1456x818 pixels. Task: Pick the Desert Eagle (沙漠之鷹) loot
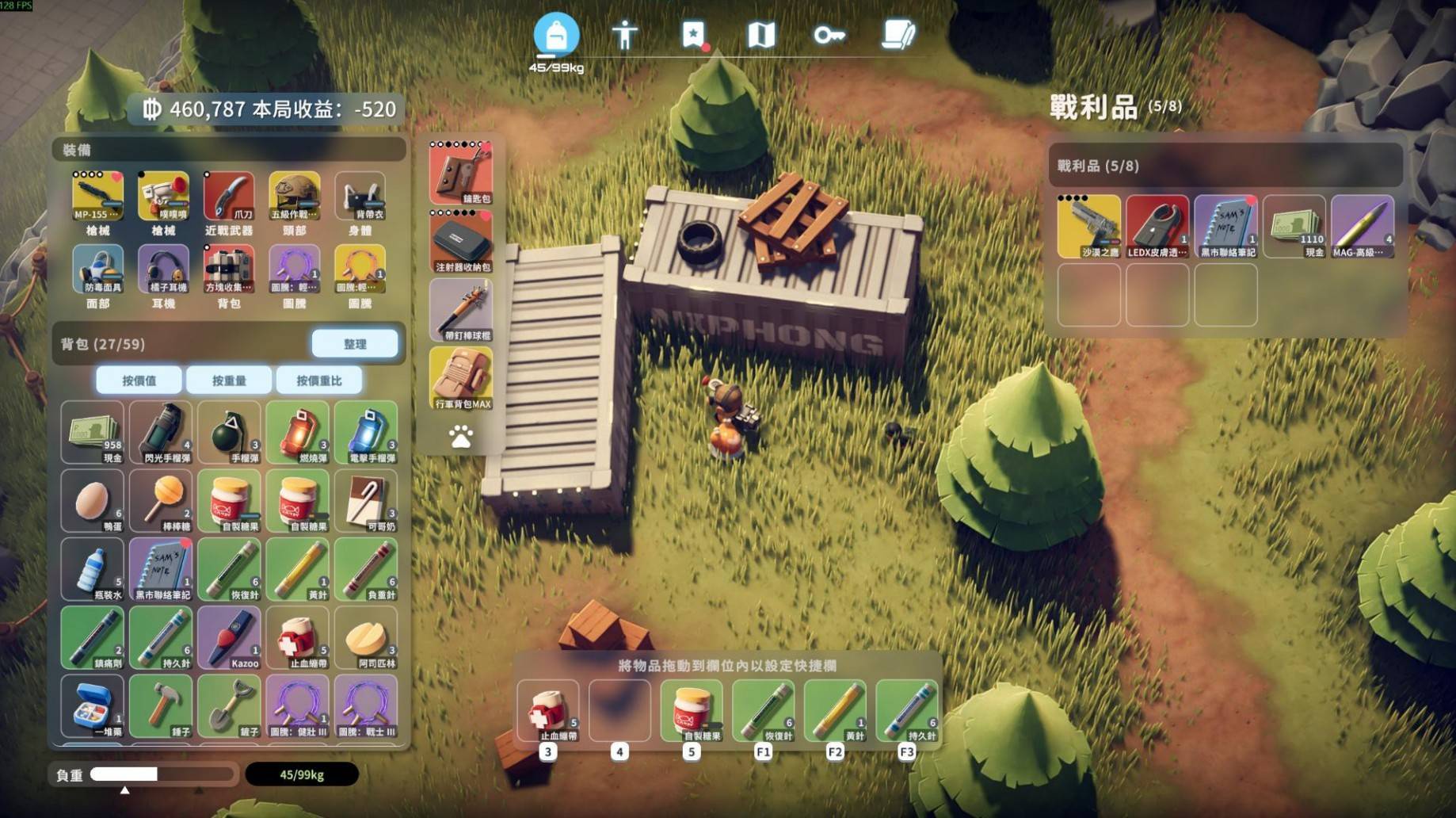[x=1088, y=227]
